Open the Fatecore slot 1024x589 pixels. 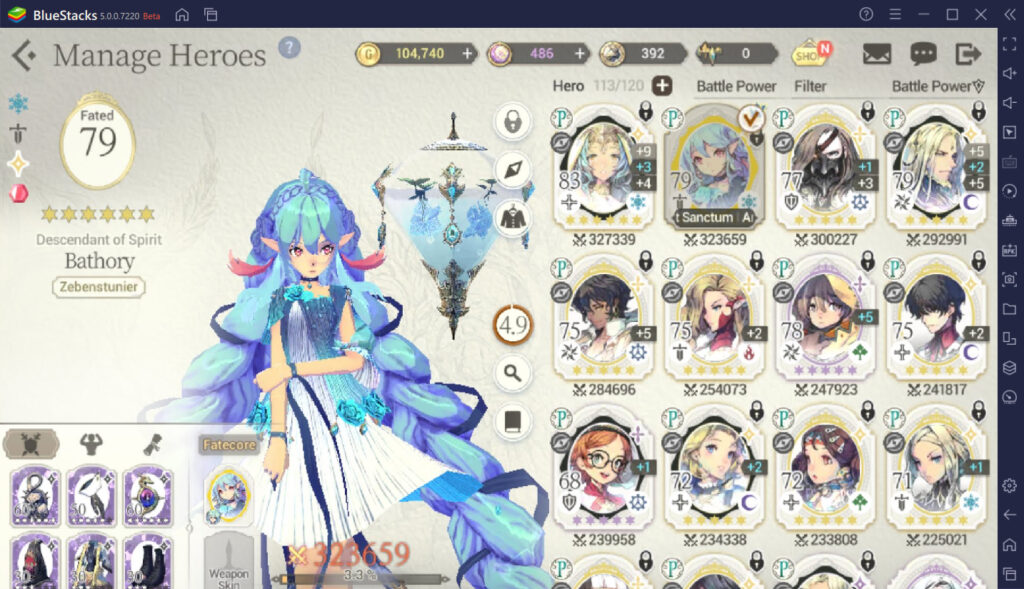(x=228, y=493)
